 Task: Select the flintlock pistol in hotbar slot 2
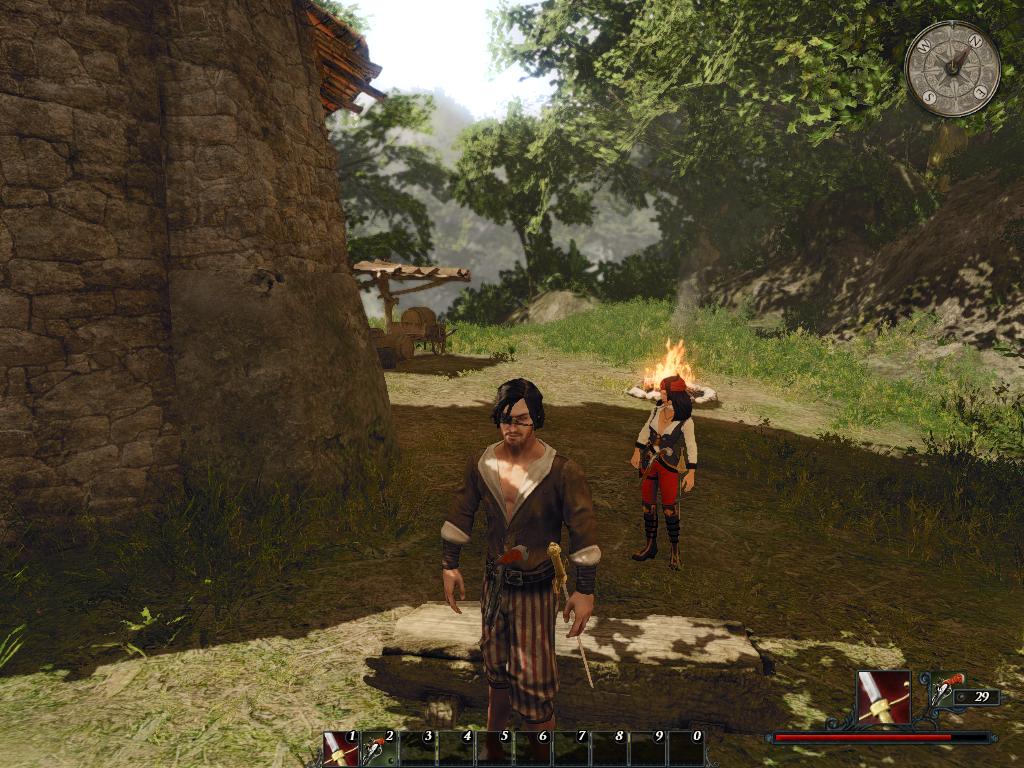(x=378, y=749)
